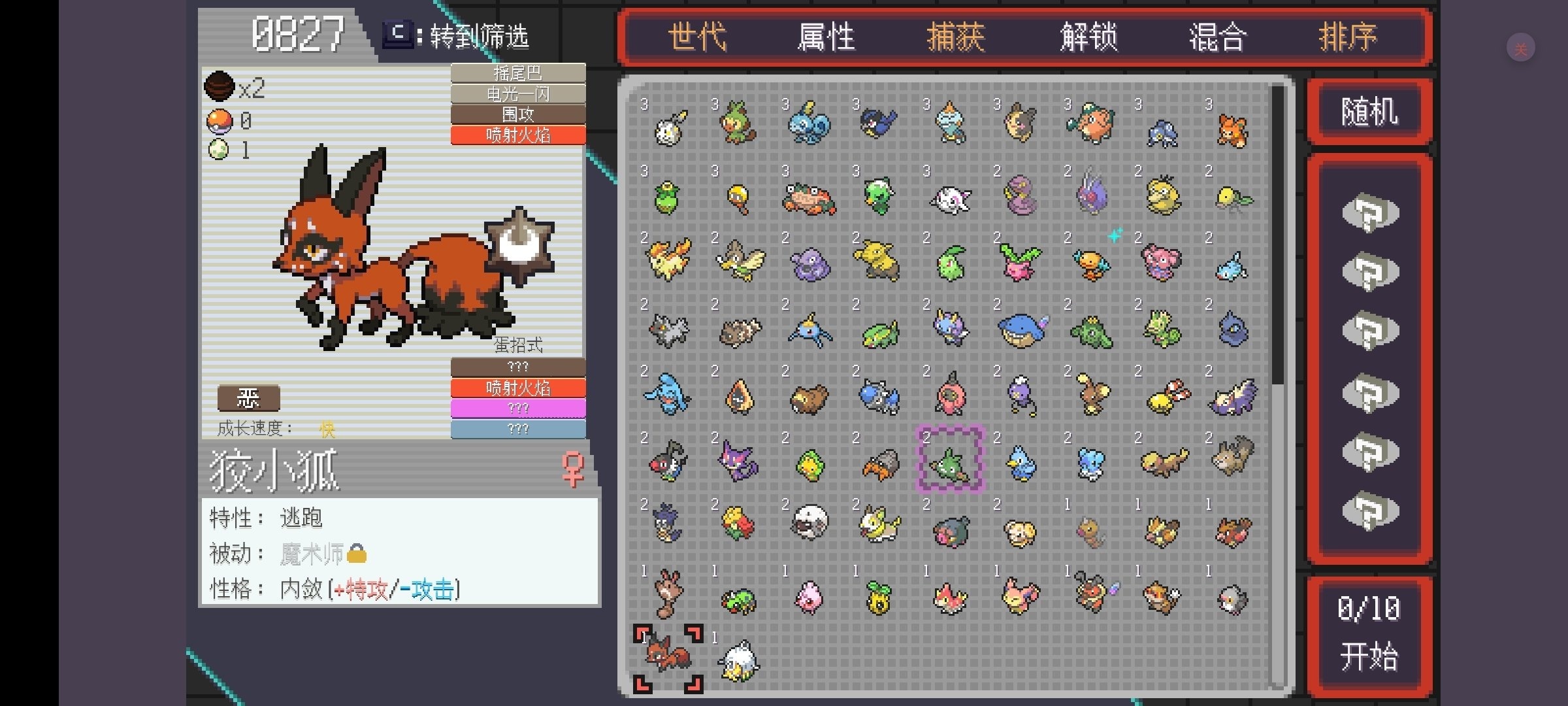Select Togepi sprite in the top row

tap(666, 127)
